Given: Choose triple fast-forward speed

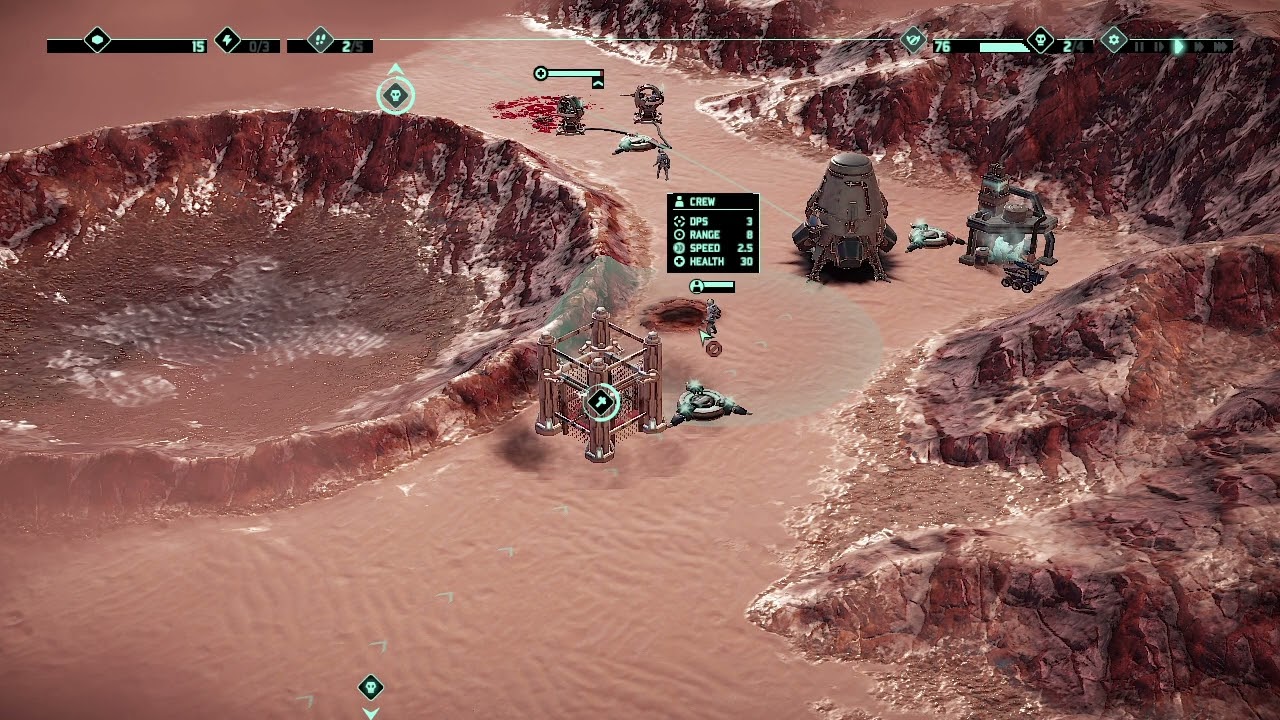Looking at the screenshot, I should [1221, 46].
